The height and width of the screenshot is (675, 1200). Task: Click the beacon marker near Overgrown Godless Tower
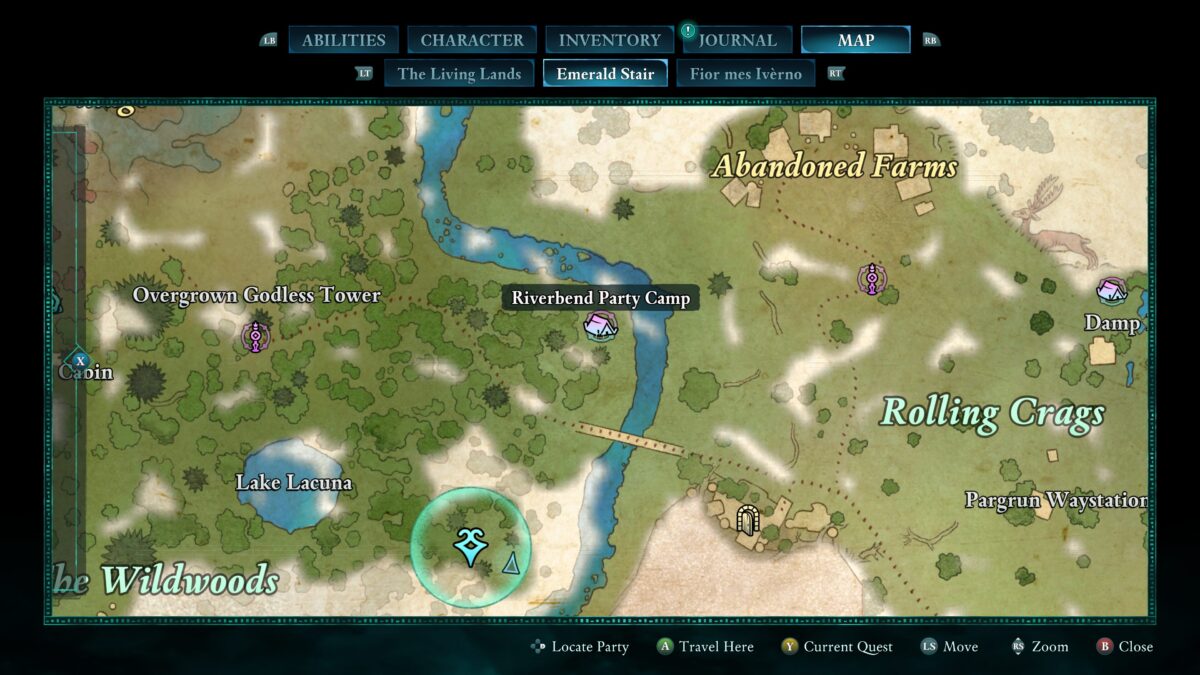coord(256,337)
